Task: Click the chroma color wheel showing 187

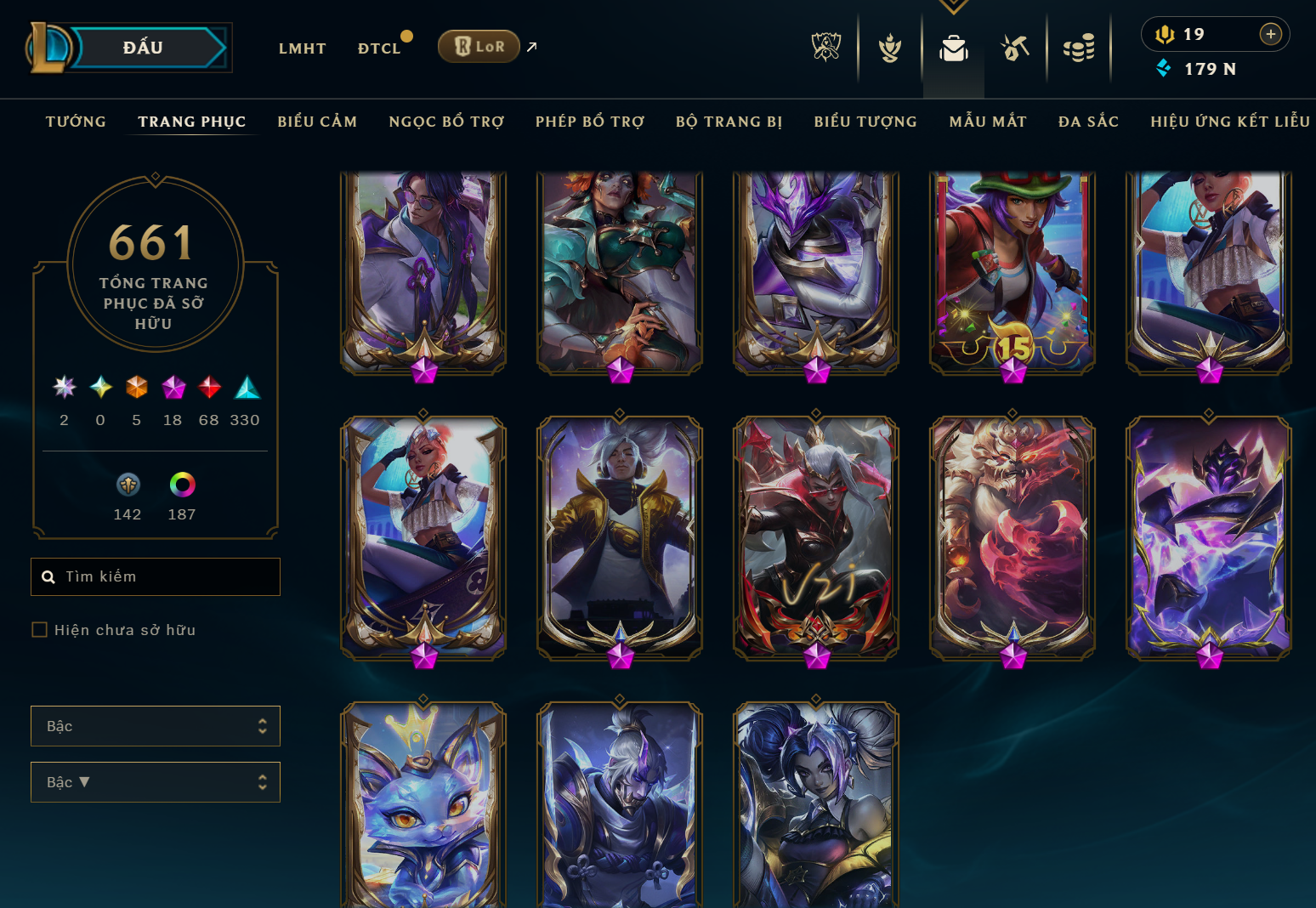Action: click(x=180, y=486)
